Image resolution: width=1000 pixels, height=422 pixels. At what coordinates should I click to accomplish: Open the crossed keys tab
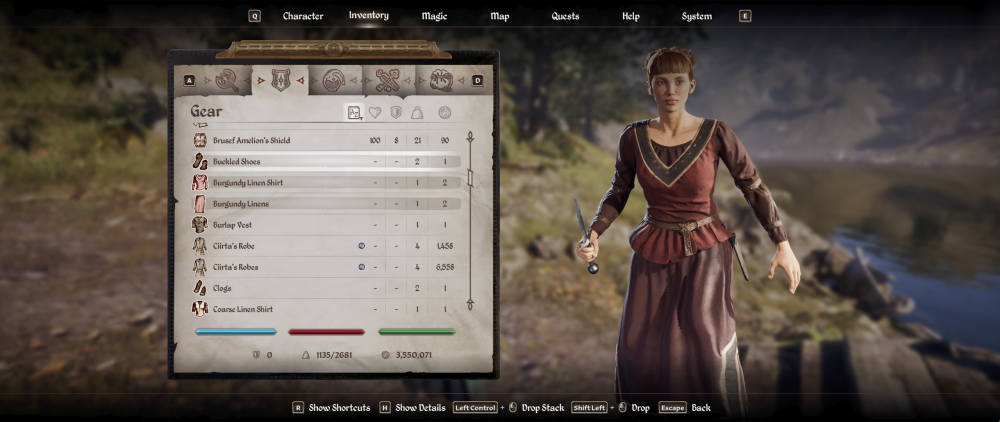point(387,80)
